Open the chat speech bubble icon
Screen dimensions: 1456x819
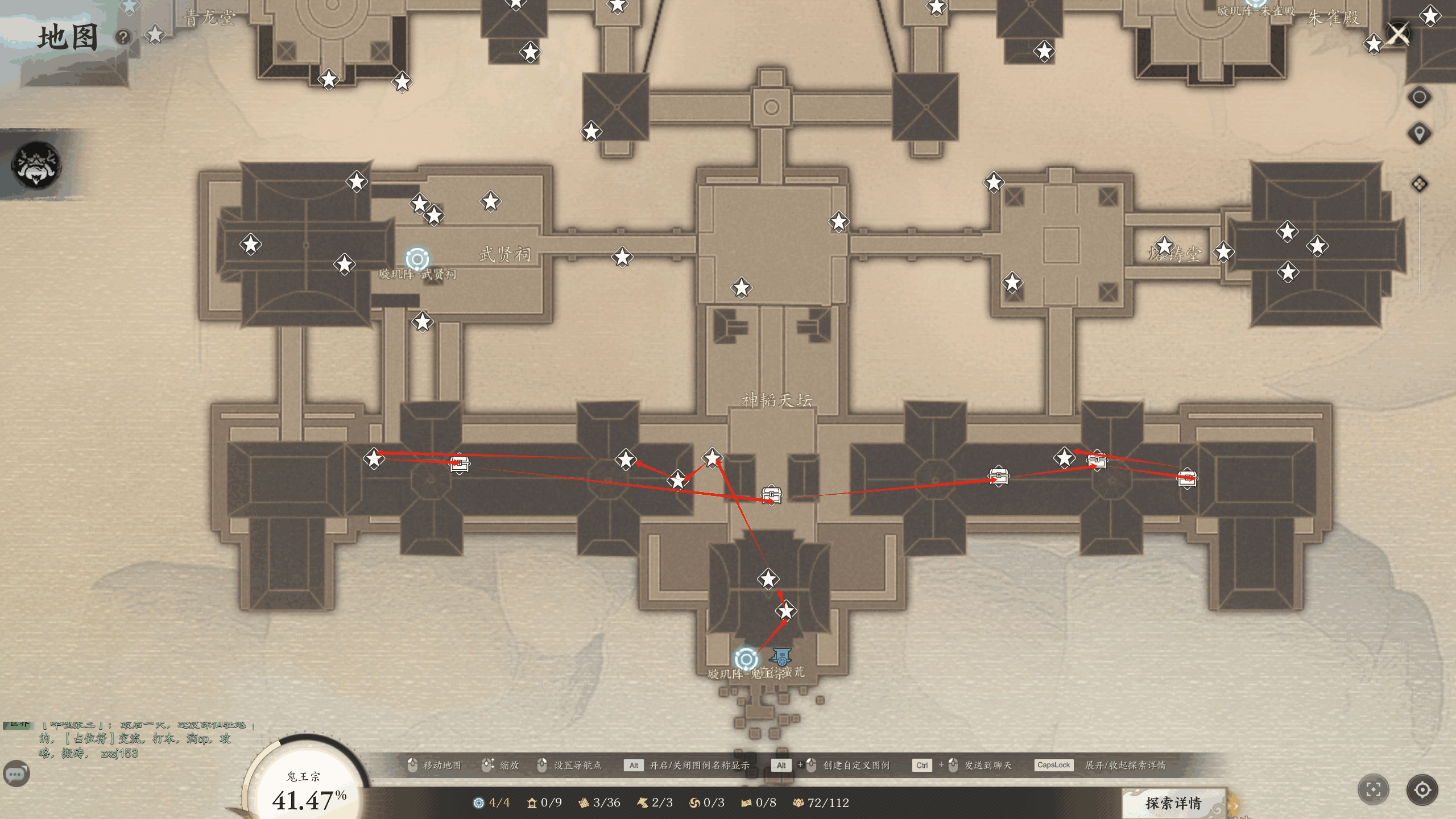coord(16,774)
